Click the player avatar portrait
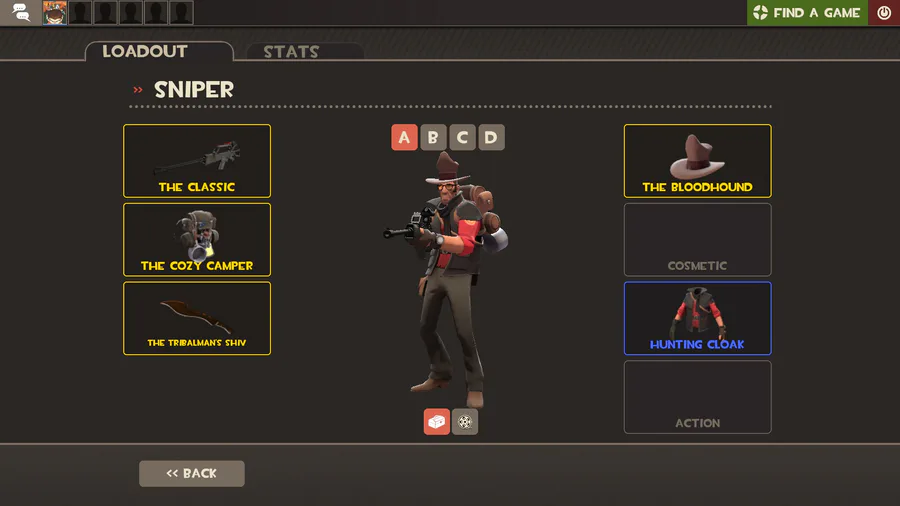The height and width of the screenshot is (506, 900). pyautogui.click(x=55, y=13)
